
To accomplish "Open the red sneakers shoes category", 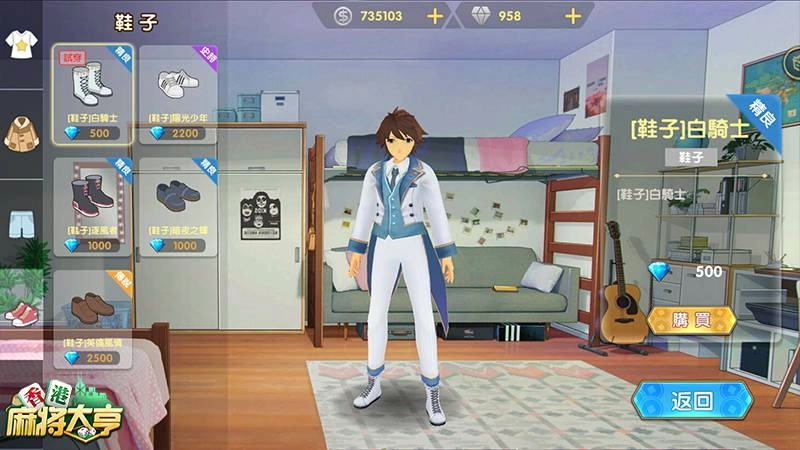I will pyautogui.click(x=17, y=313).
